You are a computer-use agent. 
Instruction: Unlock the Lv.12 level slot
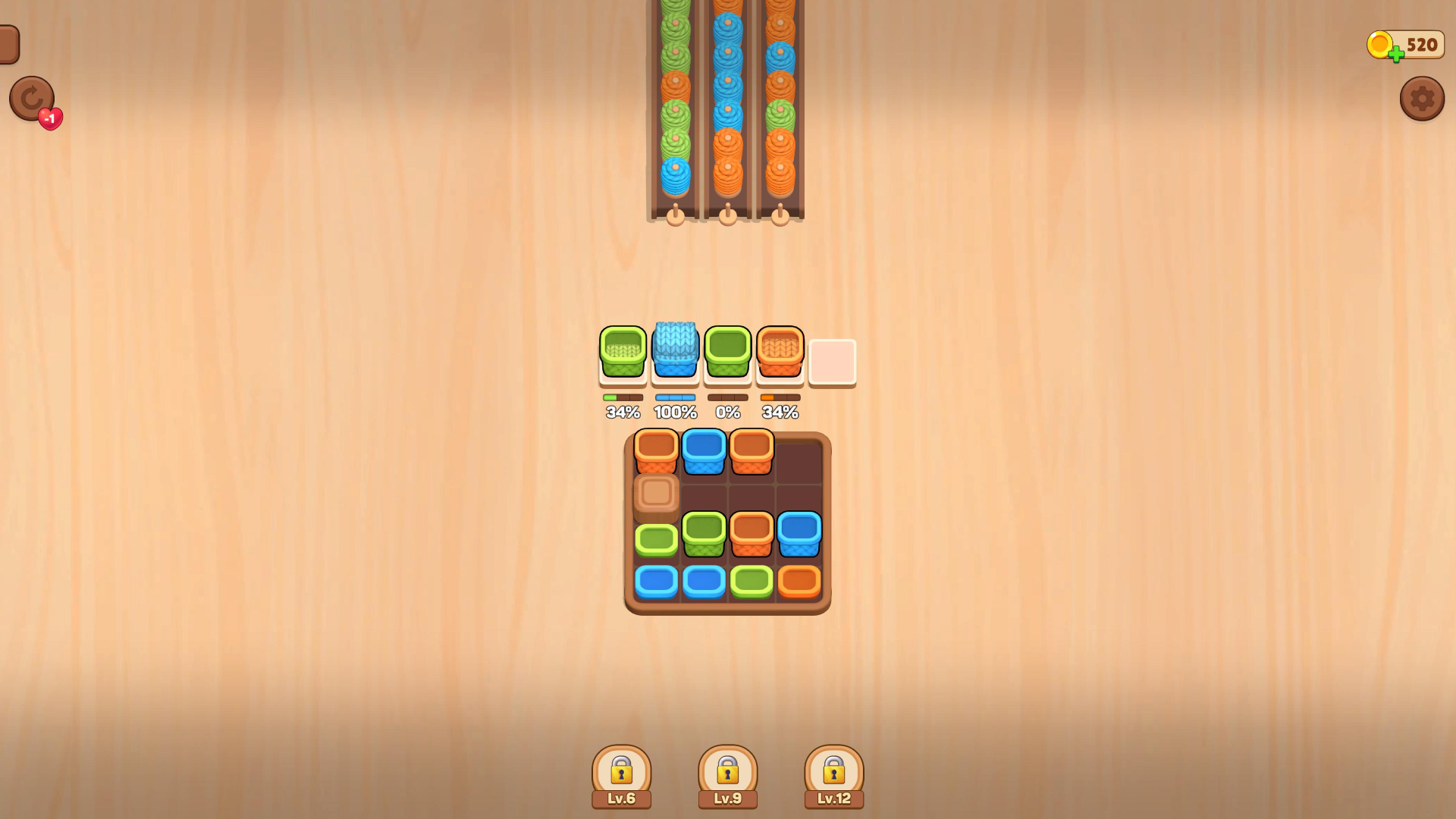pos(834,770)
